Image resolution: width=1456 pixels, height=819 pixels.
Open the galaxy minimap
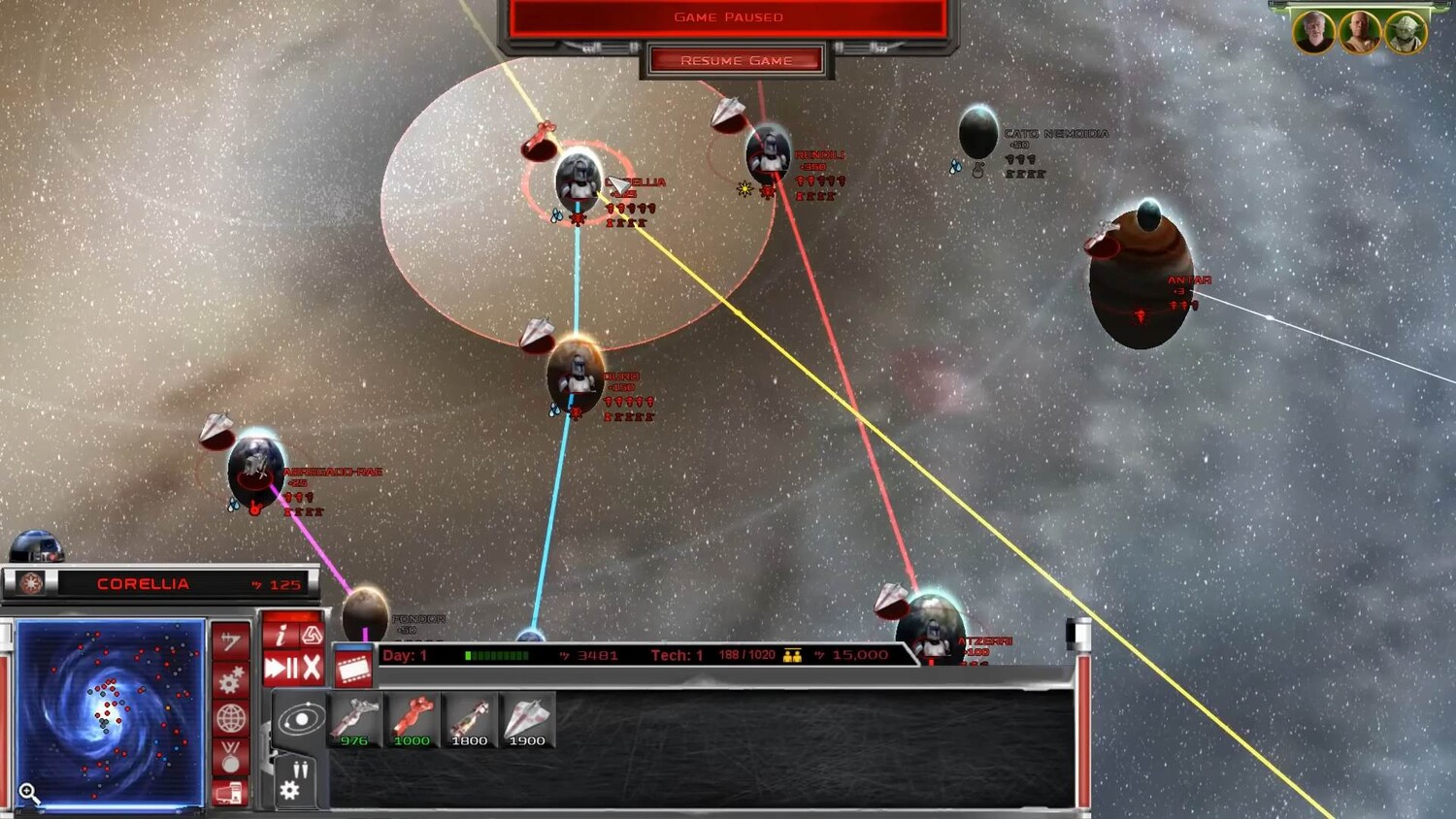pos(110,713)
